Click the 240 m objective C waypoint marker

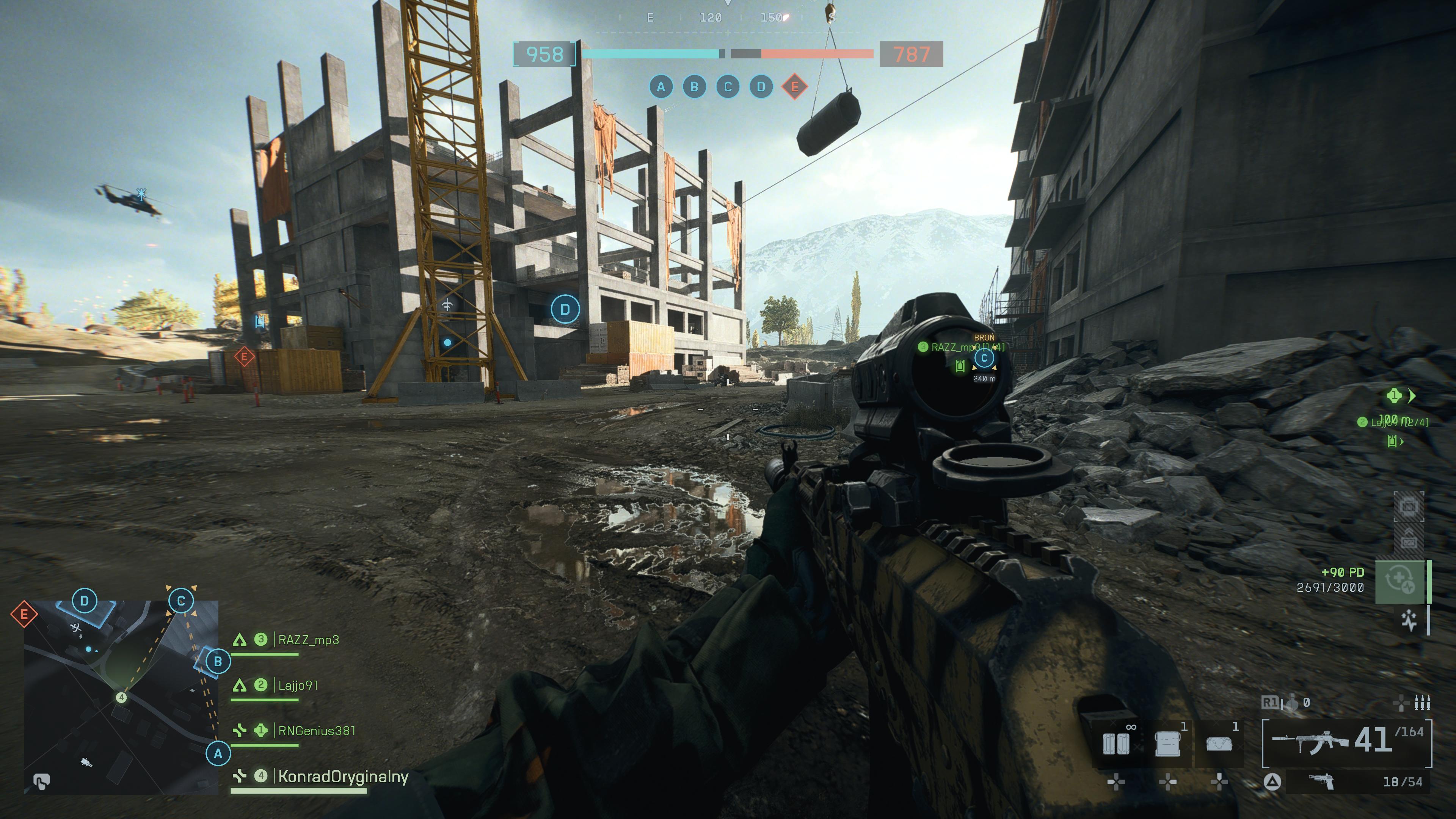coord(984,358)
